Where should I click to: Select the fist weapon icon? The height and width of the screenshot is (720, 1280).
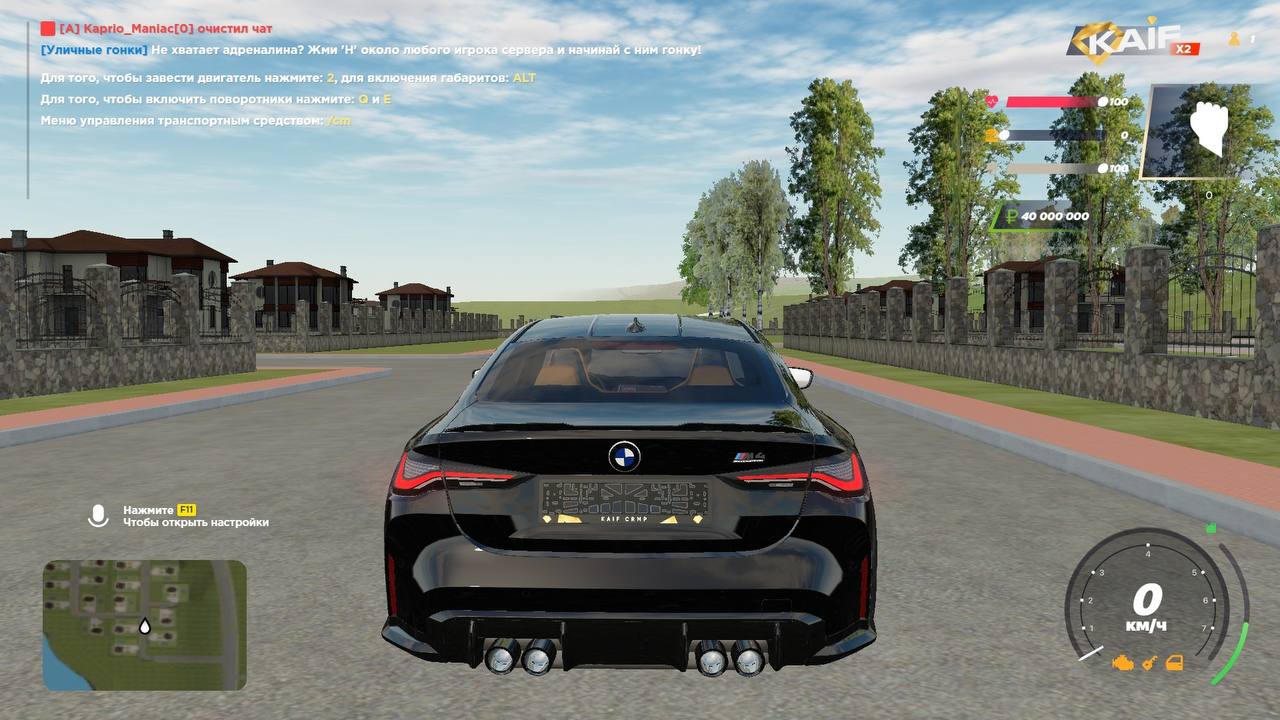(x=1208, y=130)
